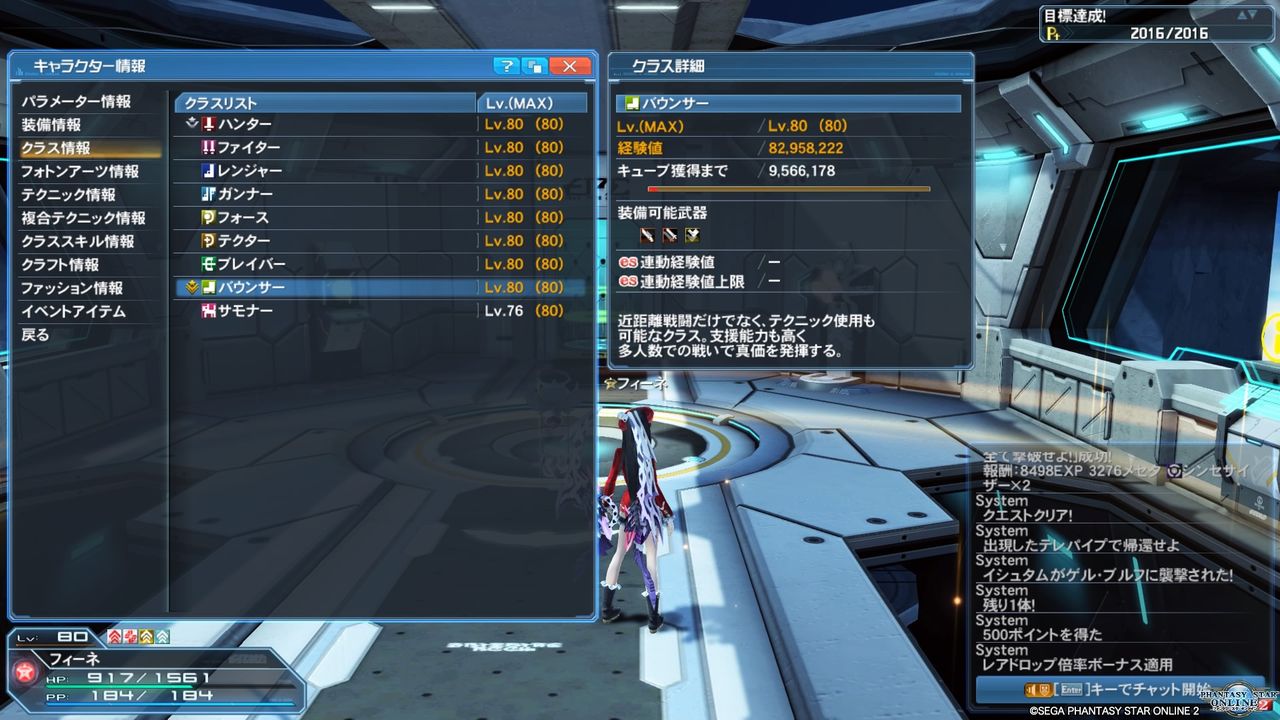Open the help question mark icon
The width and height of the screenshot is (1280, 720).
click(507, 65)
